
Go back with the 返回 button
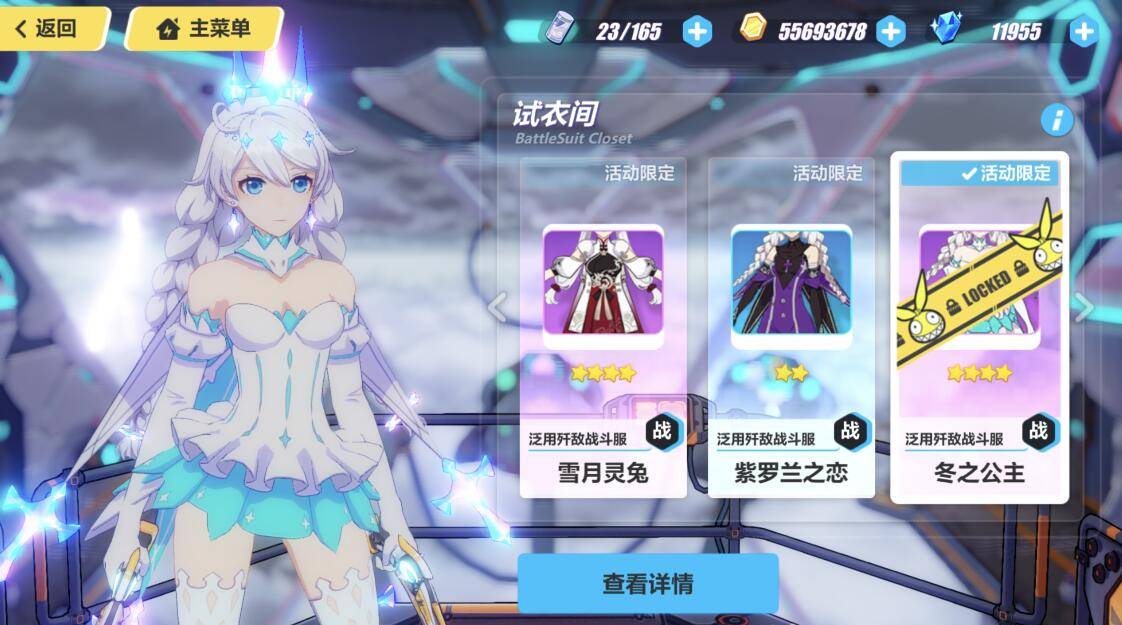(52, 28)
